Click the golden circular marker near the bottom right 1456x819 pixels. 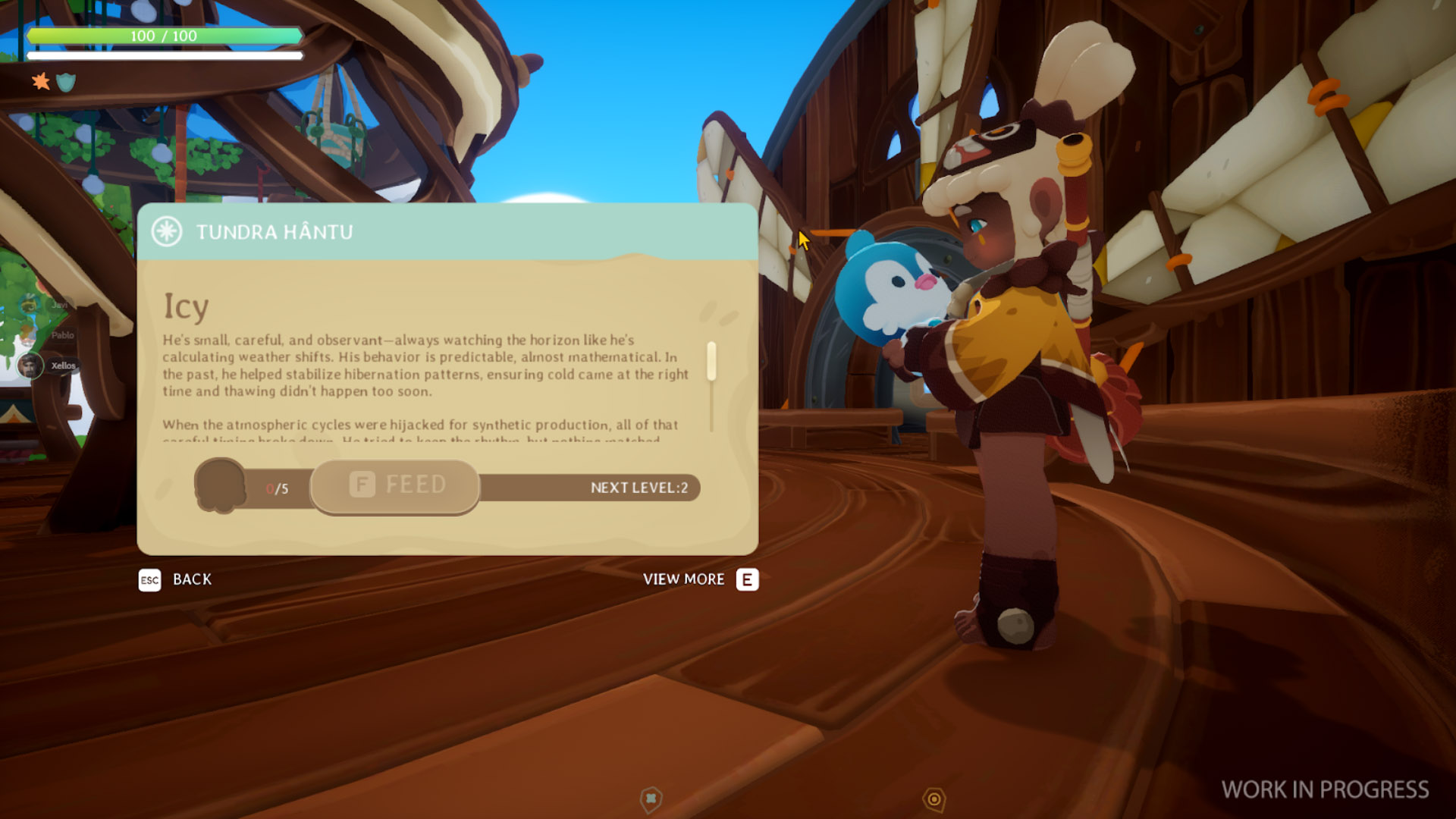(x=932, y=797)
